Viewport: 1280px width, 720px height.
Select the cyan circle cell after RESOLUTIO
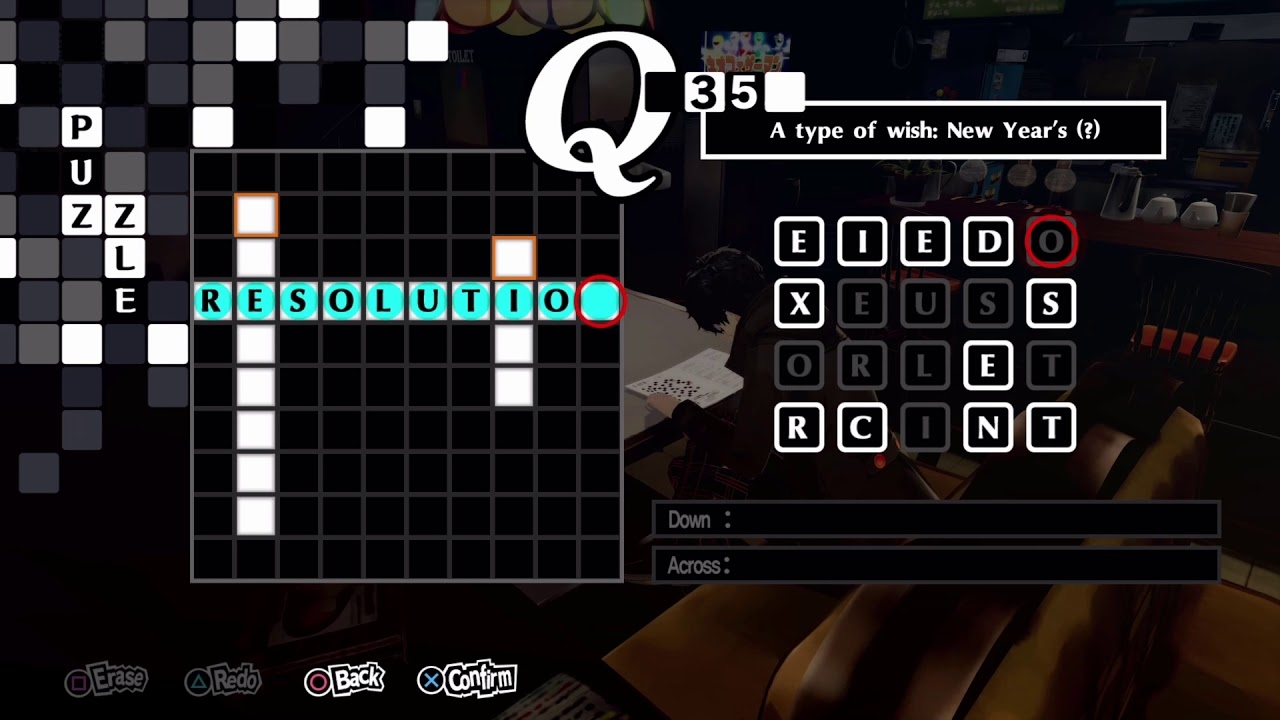pos(600,301)
